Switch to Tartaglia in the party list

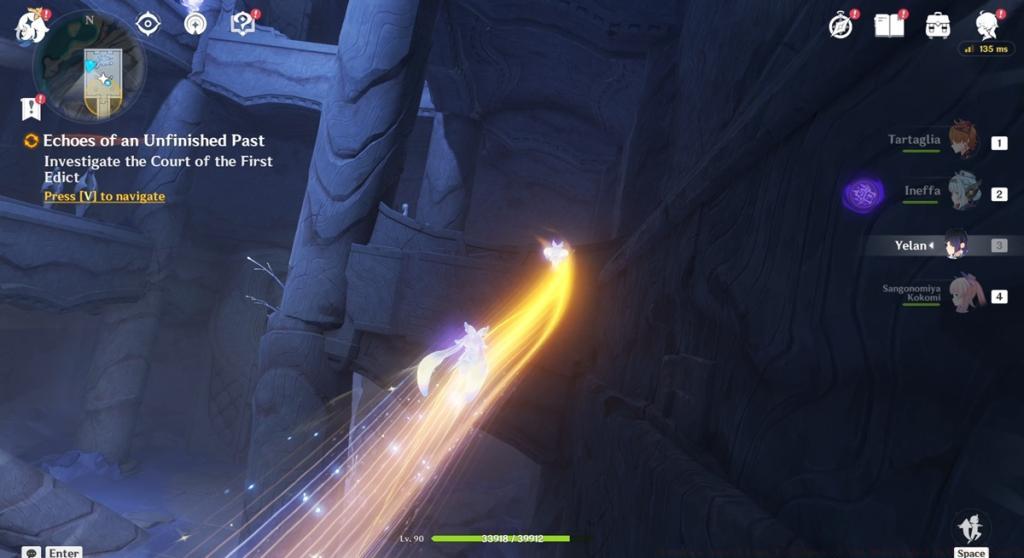[x=961, y=141]
